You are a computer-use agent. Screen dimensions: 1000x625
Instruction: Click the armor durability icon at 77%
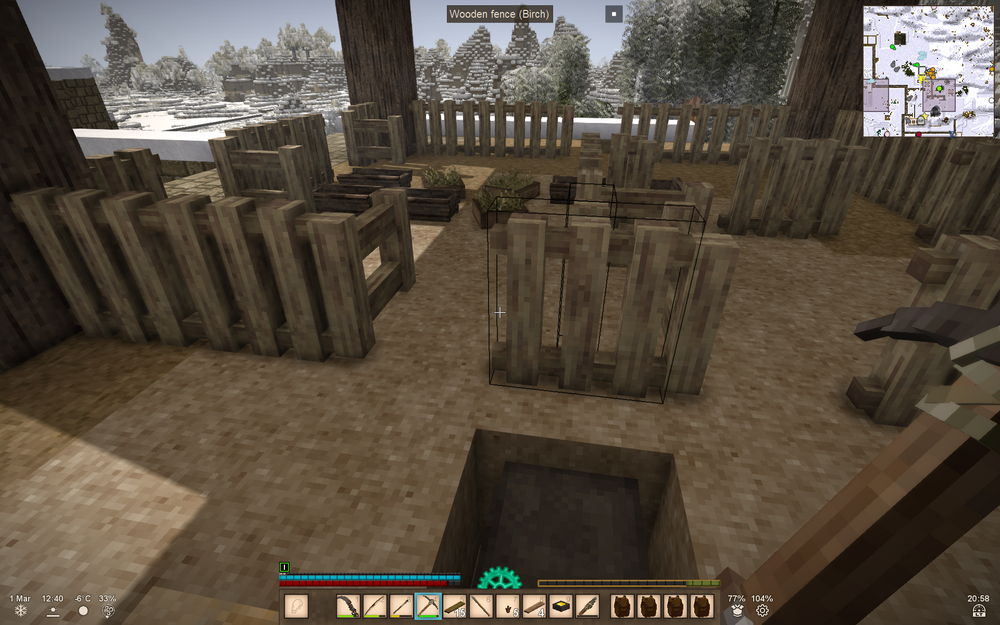(737, 611)
